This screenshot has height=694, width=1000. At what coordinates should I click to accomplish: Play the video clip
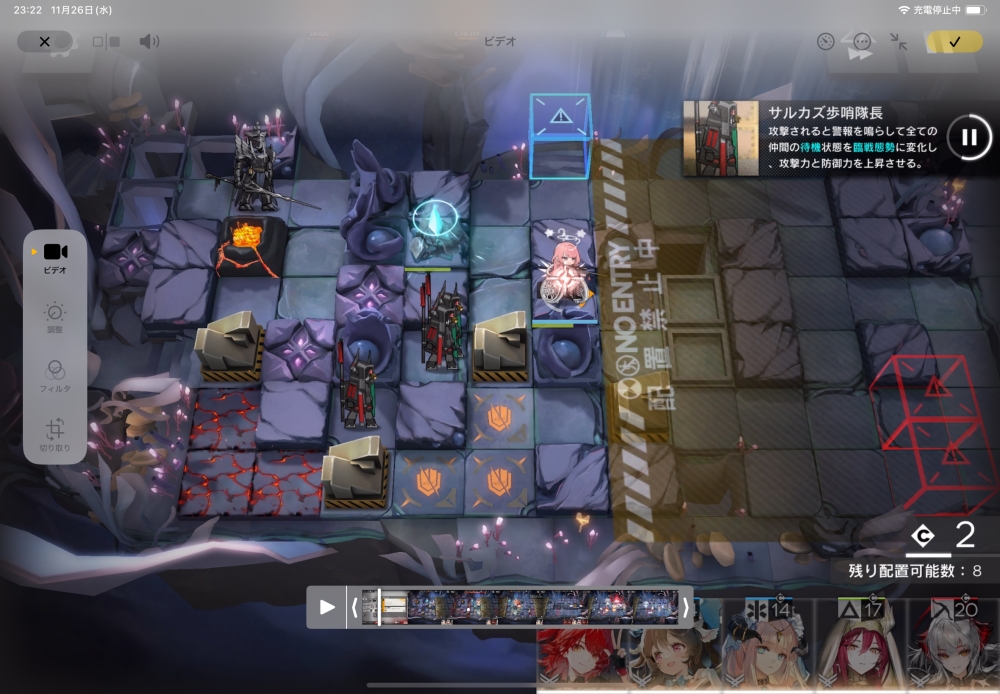click(327, 607)
